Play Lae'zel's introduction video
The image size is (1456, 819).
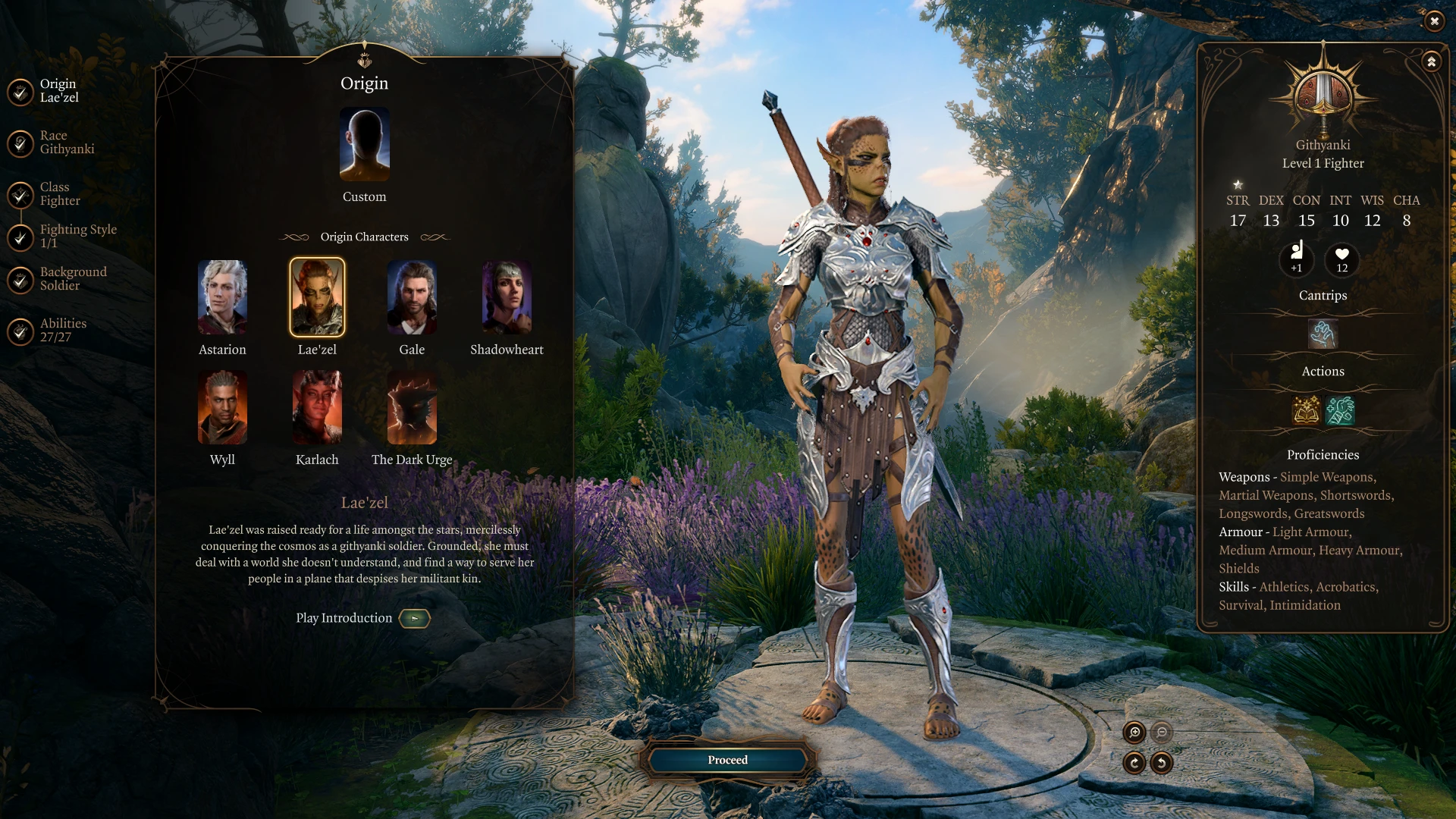[414, 619]
